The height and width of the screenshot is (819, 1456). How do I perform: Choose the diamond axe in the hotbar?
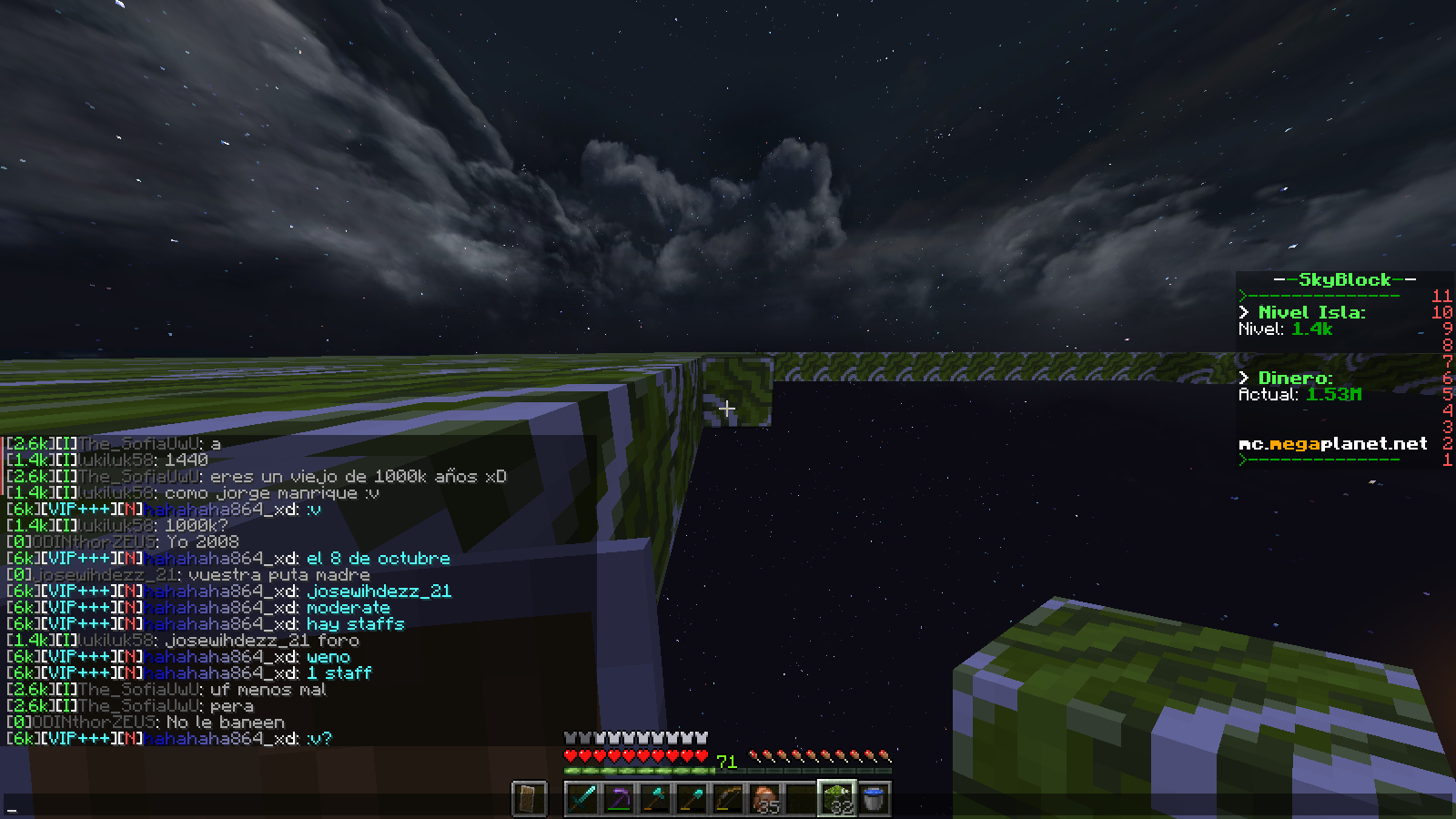655,799
